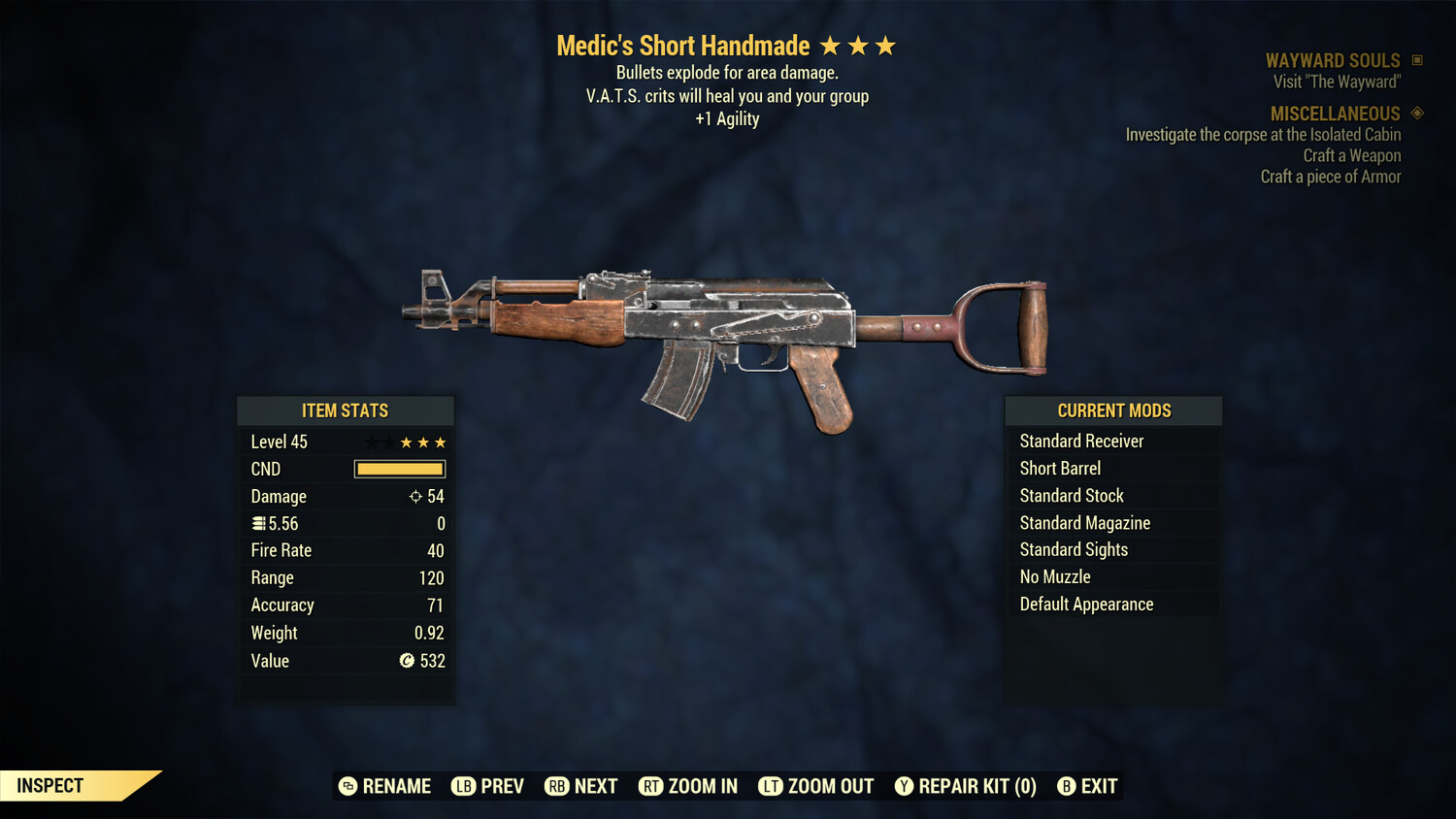Screen dimensions: 1456x819
Task: Click the LB button icon for PREV
Action: 463,786
